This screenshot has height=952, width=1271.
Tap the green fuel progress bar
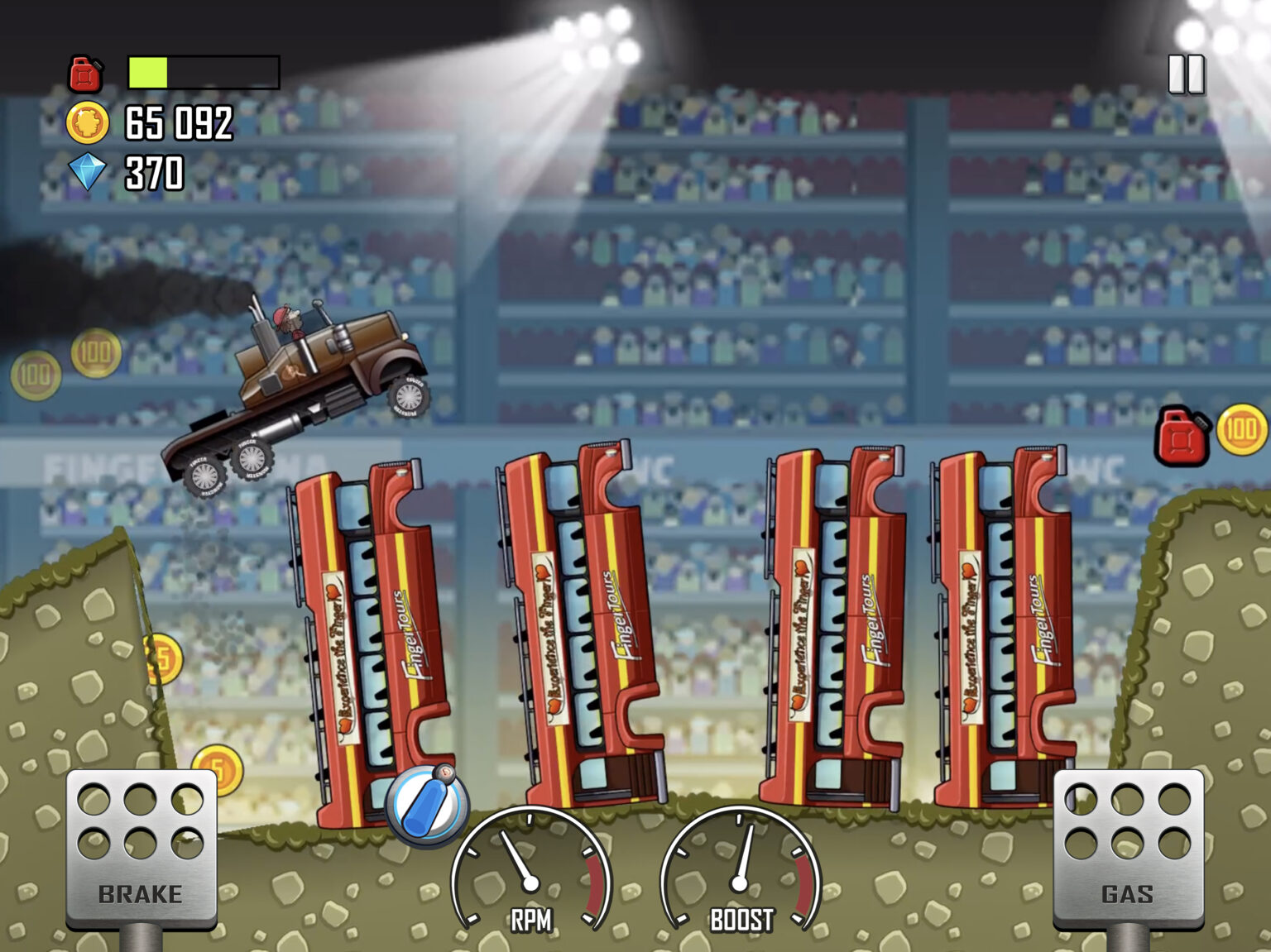click(x=149, y=73)
